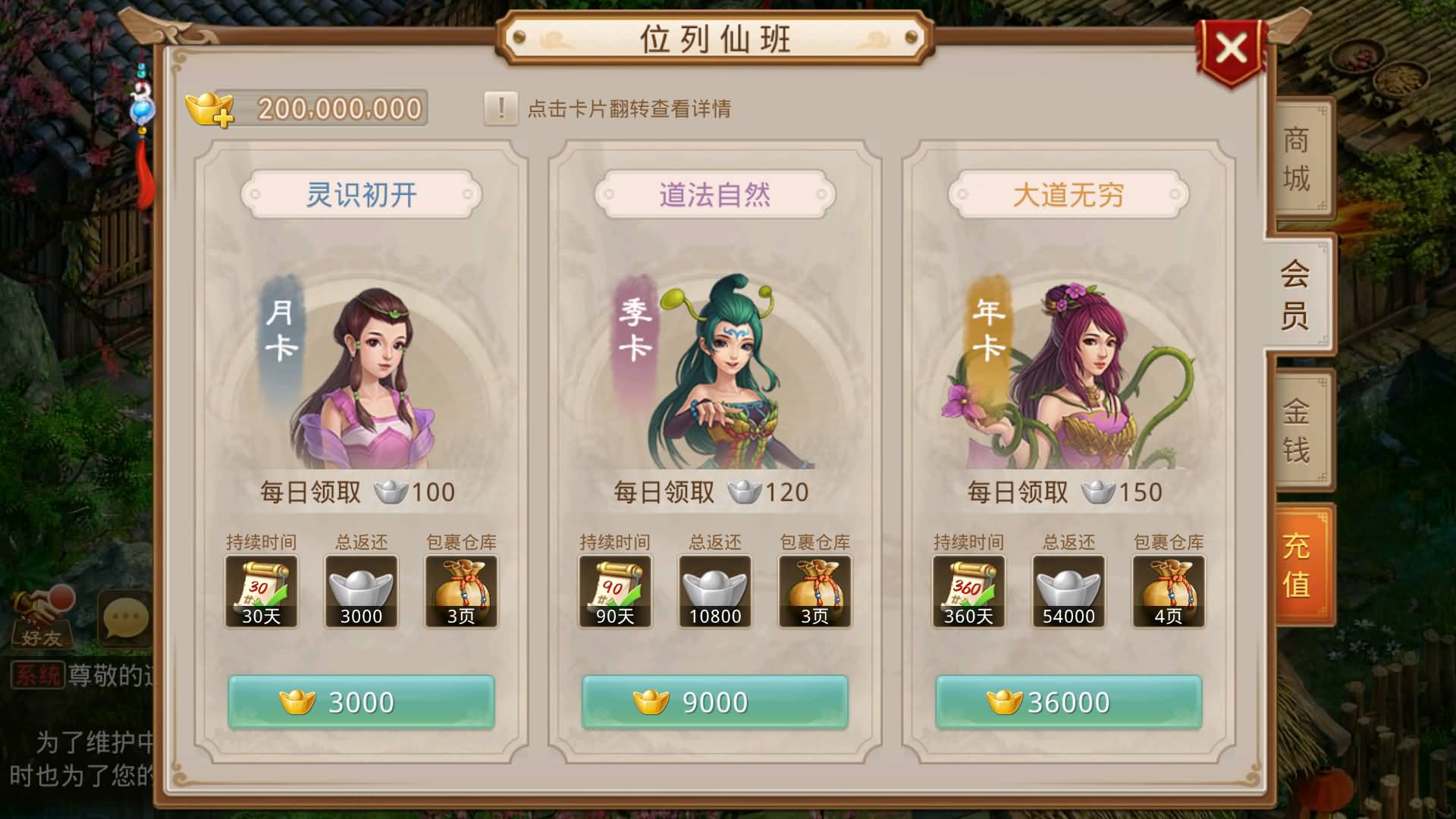Click the 54000 return ingot icon on 年卡

[1069, 590]
